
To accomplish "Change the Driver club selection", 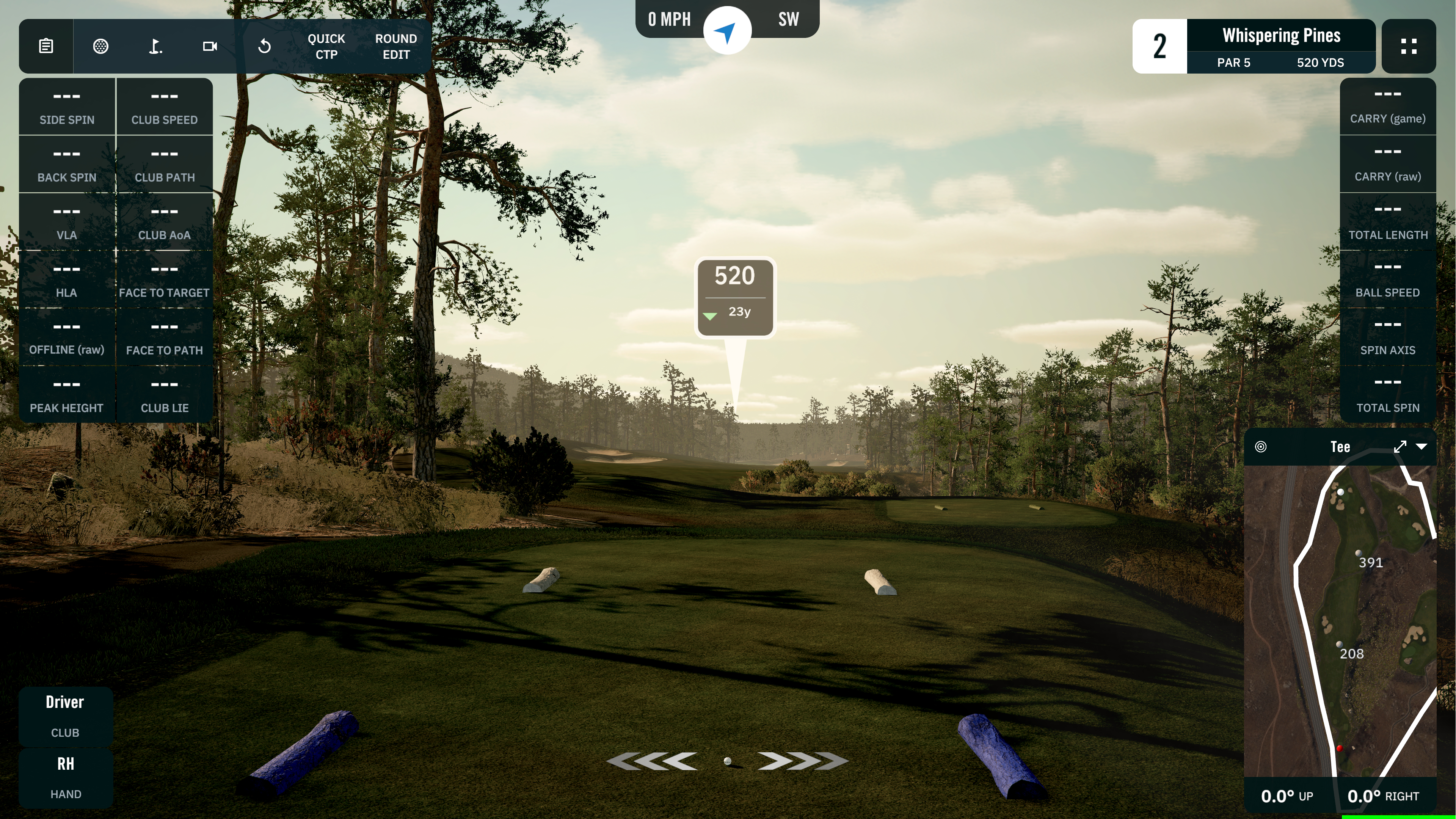I will tap(65, 715).
